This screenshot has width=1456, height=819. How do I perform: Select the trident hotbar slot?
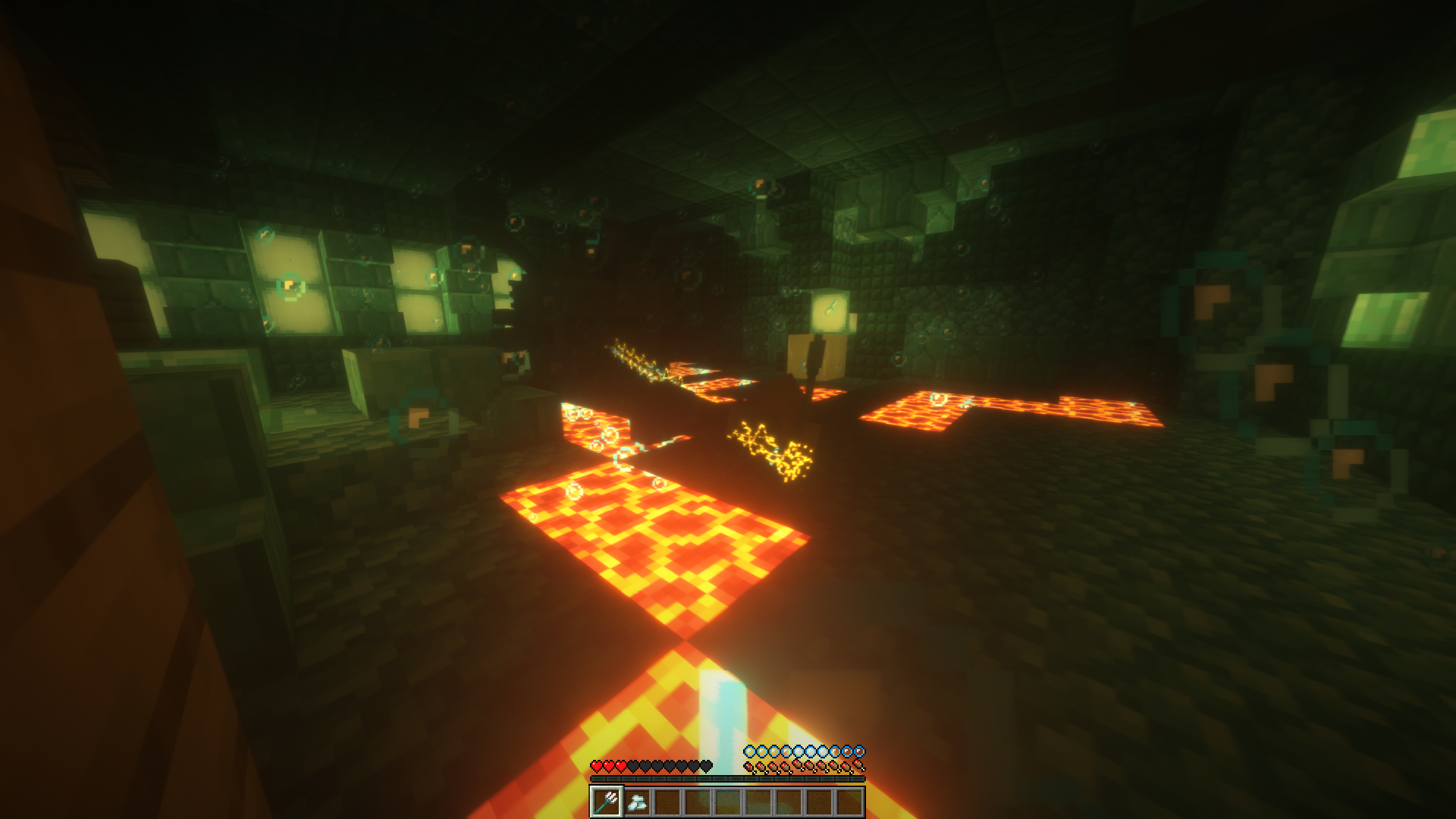tap(607, 802)
